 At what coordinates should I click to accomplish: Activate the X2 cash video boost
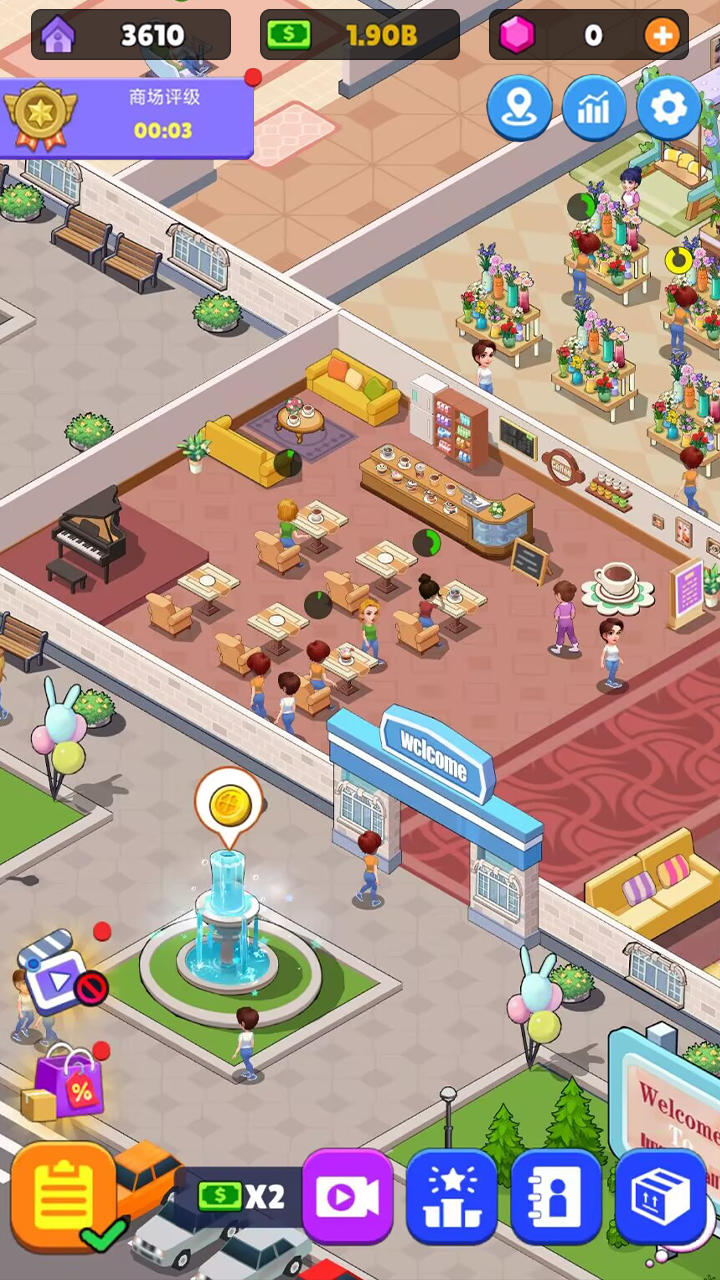346,1196
